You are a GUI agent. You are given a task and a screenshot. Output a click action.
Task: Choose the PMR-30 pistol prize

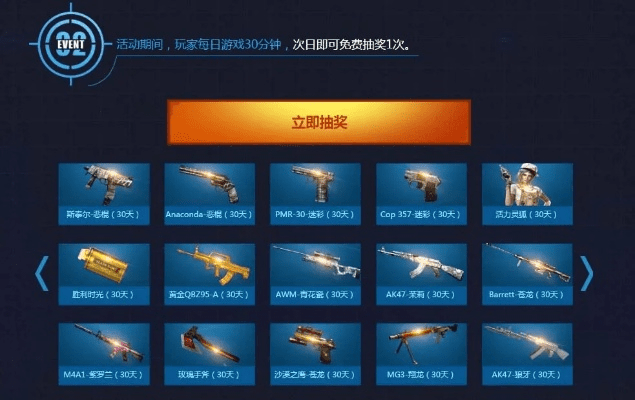(315, 192)
